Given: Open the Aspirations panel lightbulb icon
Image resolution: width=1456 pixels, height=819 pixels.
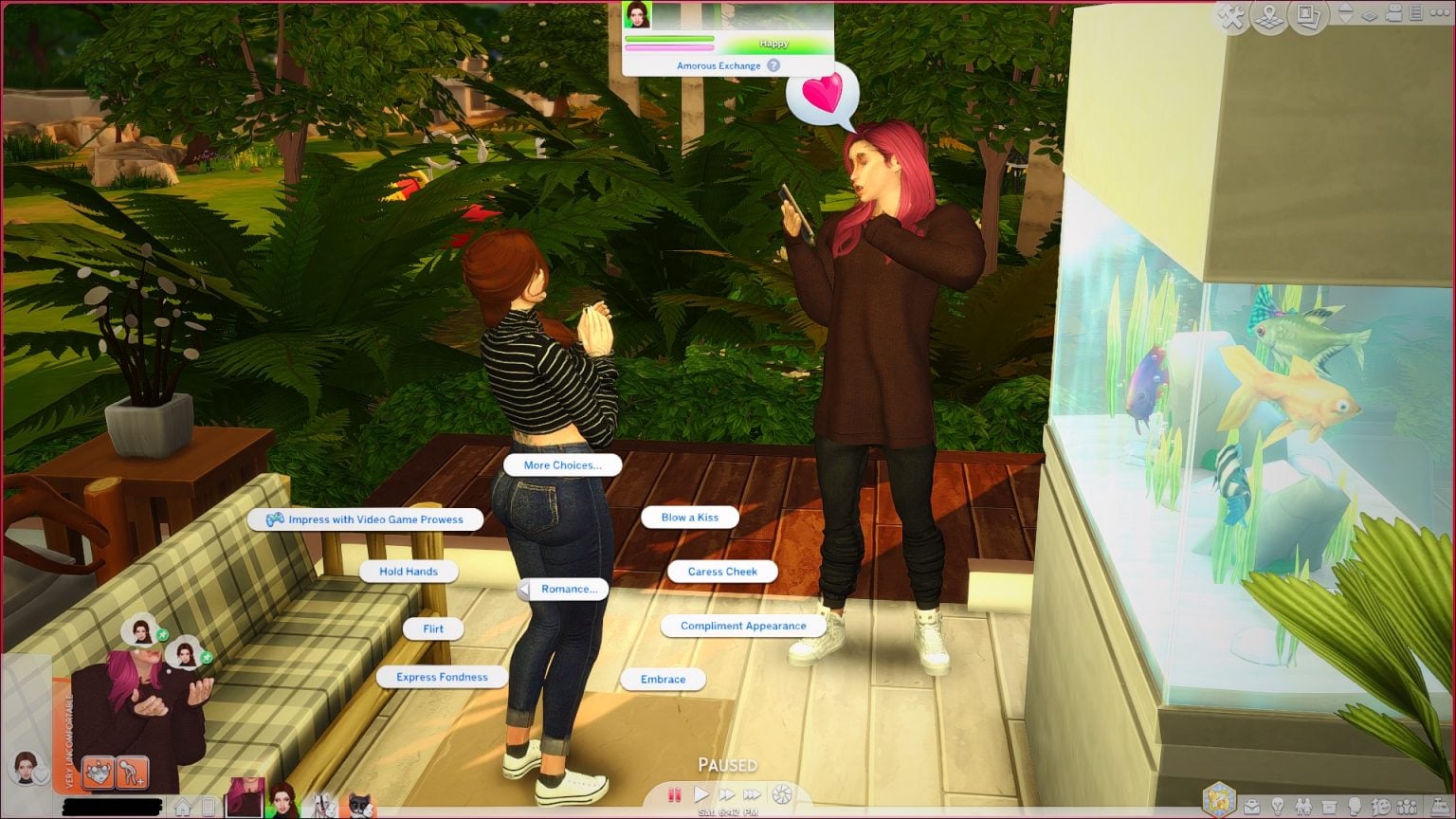Looking at the screenshot, I should click(1278, 806).
